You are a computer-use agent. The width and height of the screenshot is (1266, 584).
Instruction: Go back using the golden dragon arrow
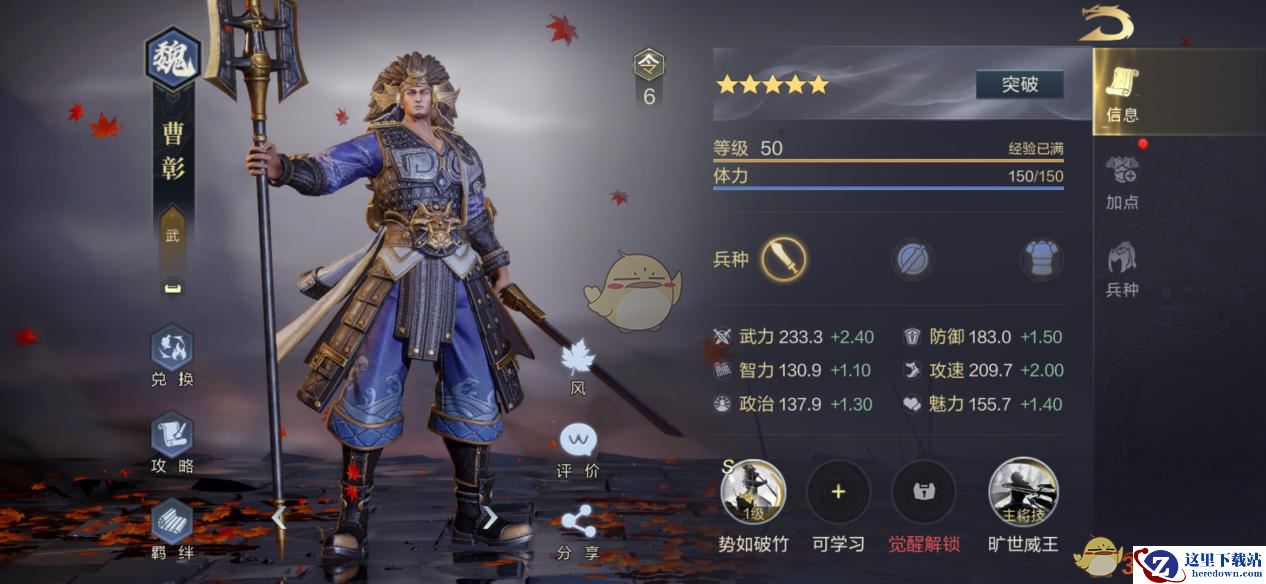(1106, 23)
